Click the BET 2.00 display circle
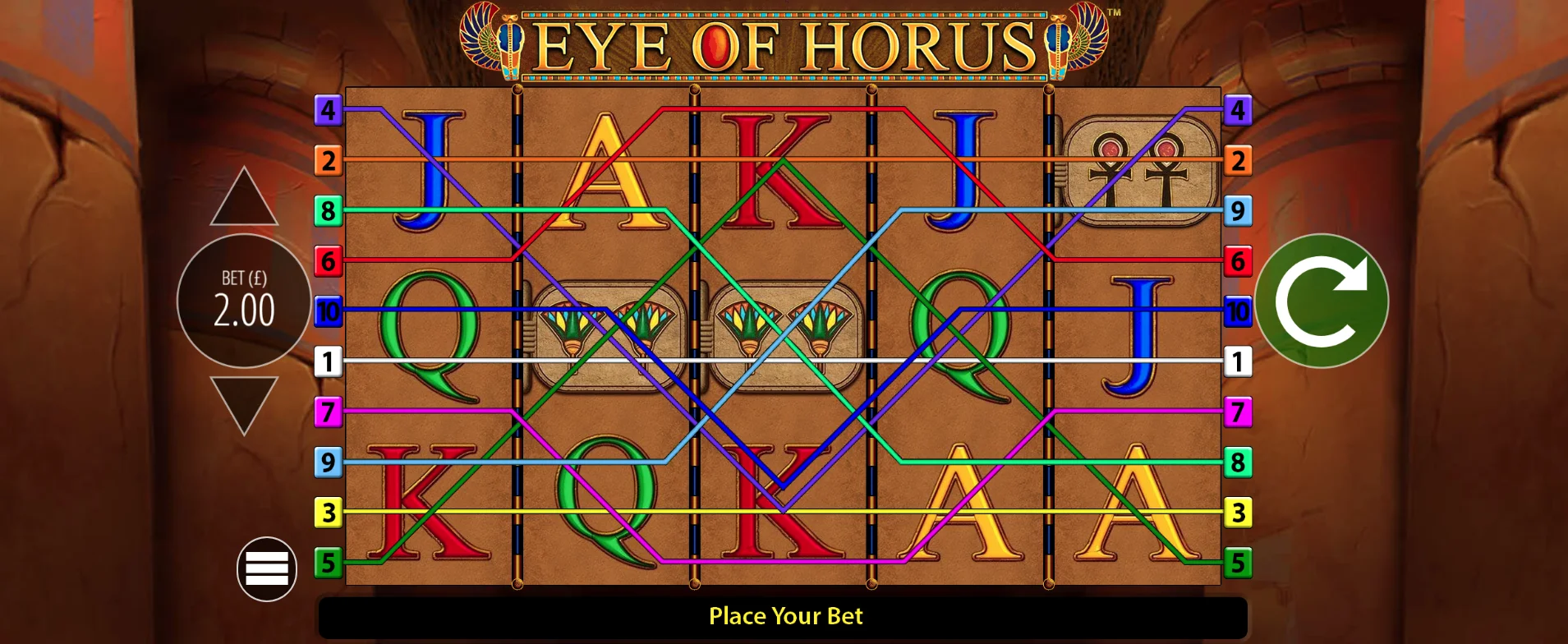 [243, 301]
